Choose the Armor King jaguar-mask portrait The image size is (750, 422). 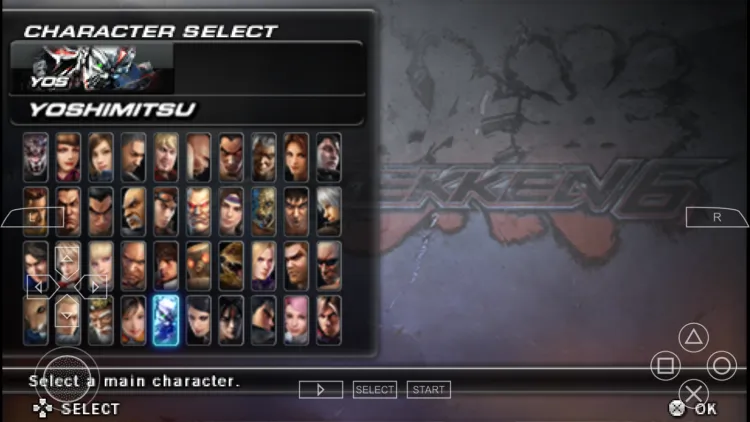click(x=36, y=157)
